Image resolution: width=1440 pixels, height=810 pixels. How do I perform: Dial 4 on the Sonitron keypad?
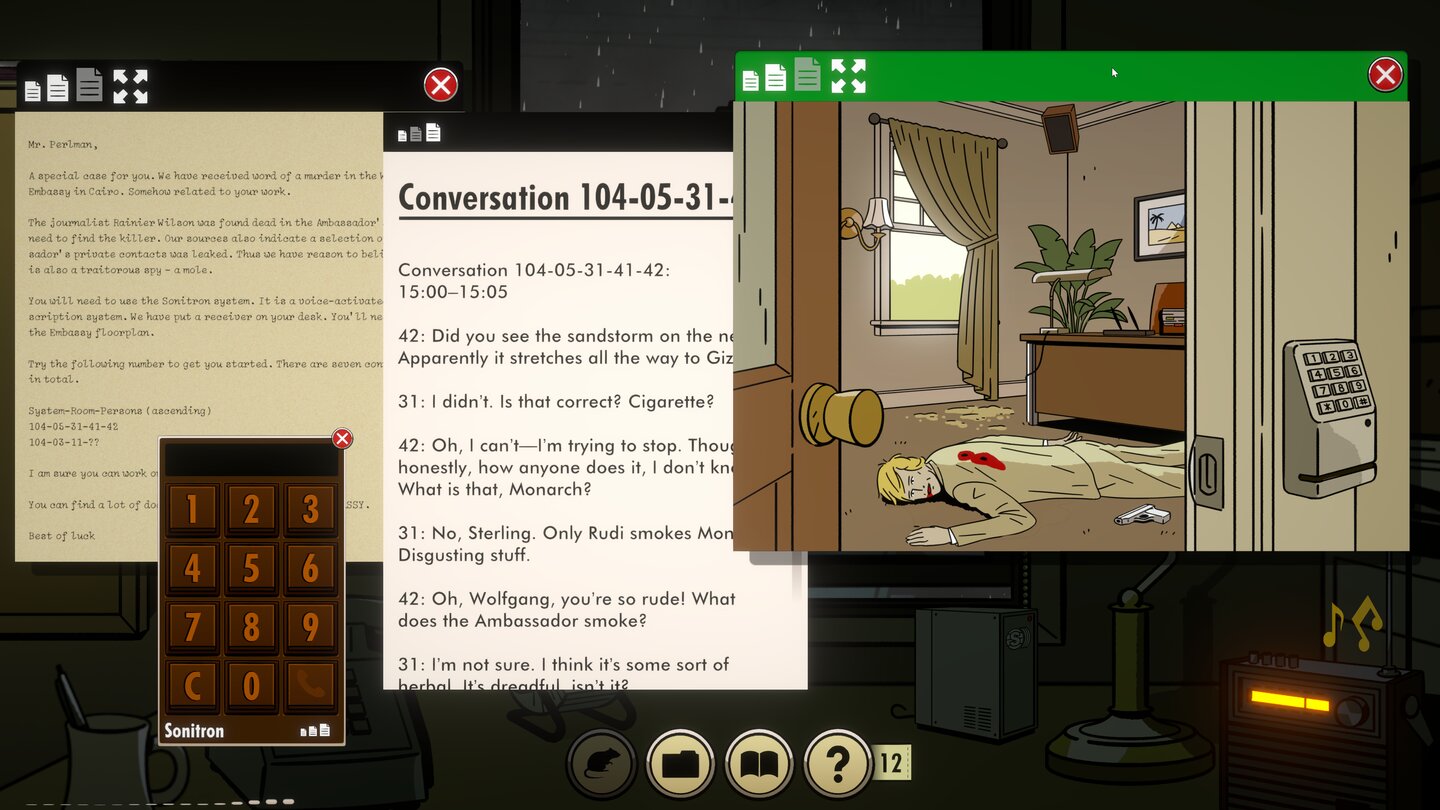point(192,569)
